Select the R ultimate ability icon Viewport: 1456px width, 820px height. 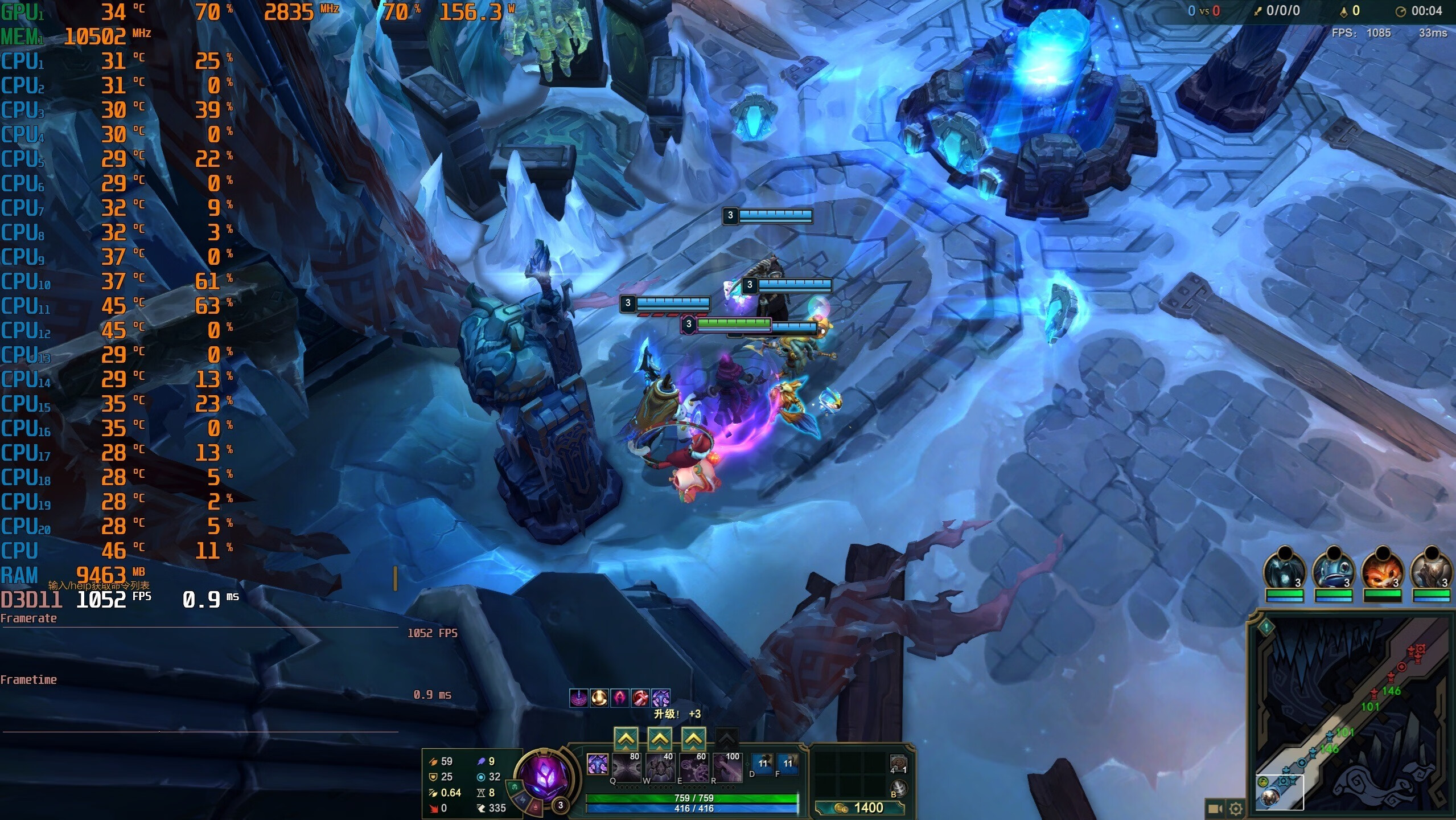click(727, 768)
